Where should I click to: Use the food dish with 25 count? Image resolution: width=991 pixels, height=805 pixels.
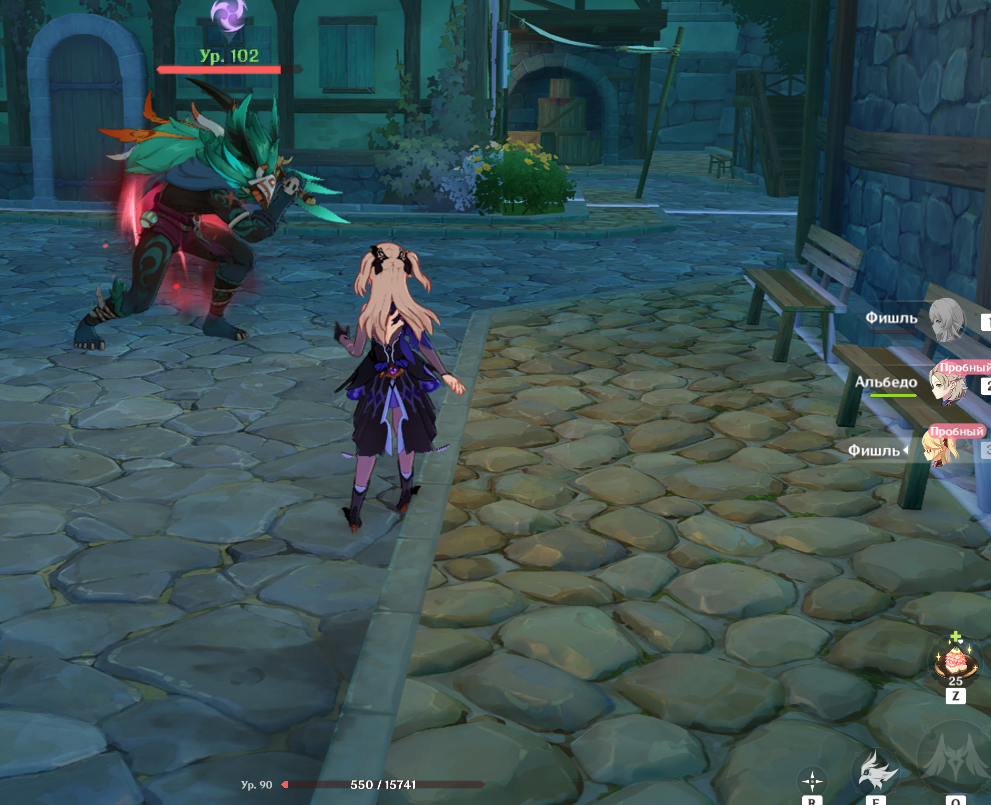[x=954, y=660]
